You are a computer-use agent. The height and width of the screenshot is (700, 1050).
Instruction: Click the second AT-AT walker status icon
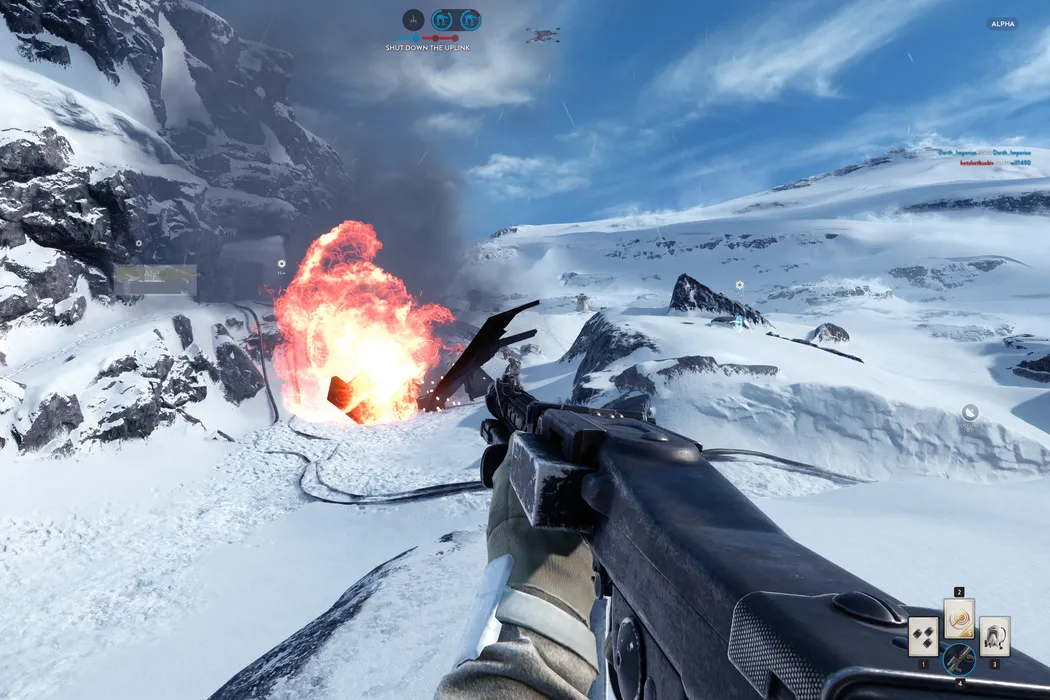469,20
